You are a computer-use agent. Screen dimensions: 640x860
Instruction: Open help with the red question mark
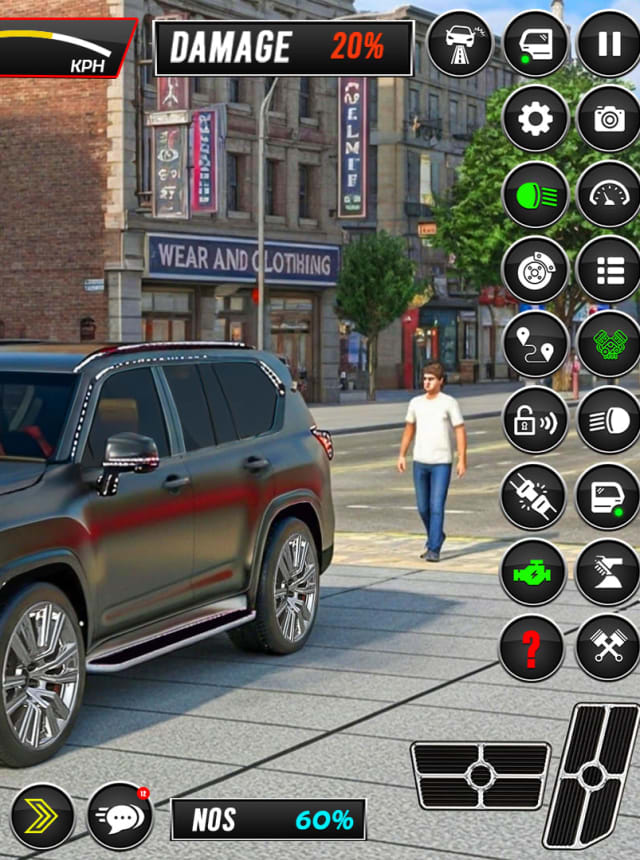(531, 648)
